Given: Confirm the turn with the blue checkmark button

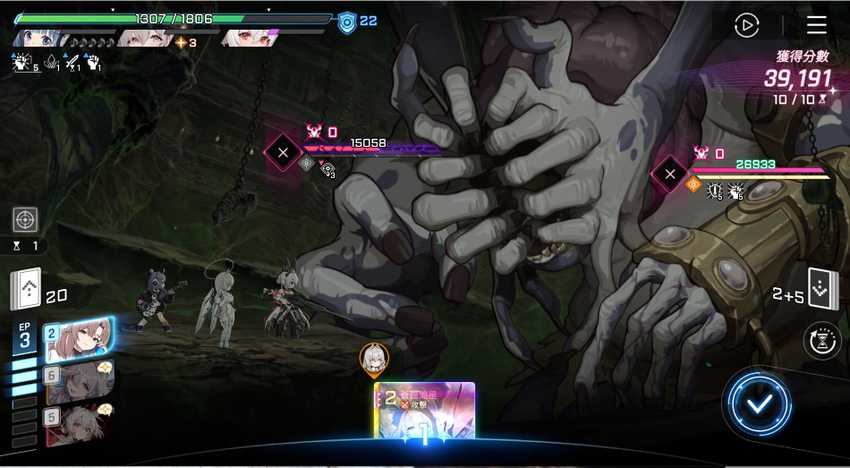Looking at the screenshot, I should (x=760, y=403).
